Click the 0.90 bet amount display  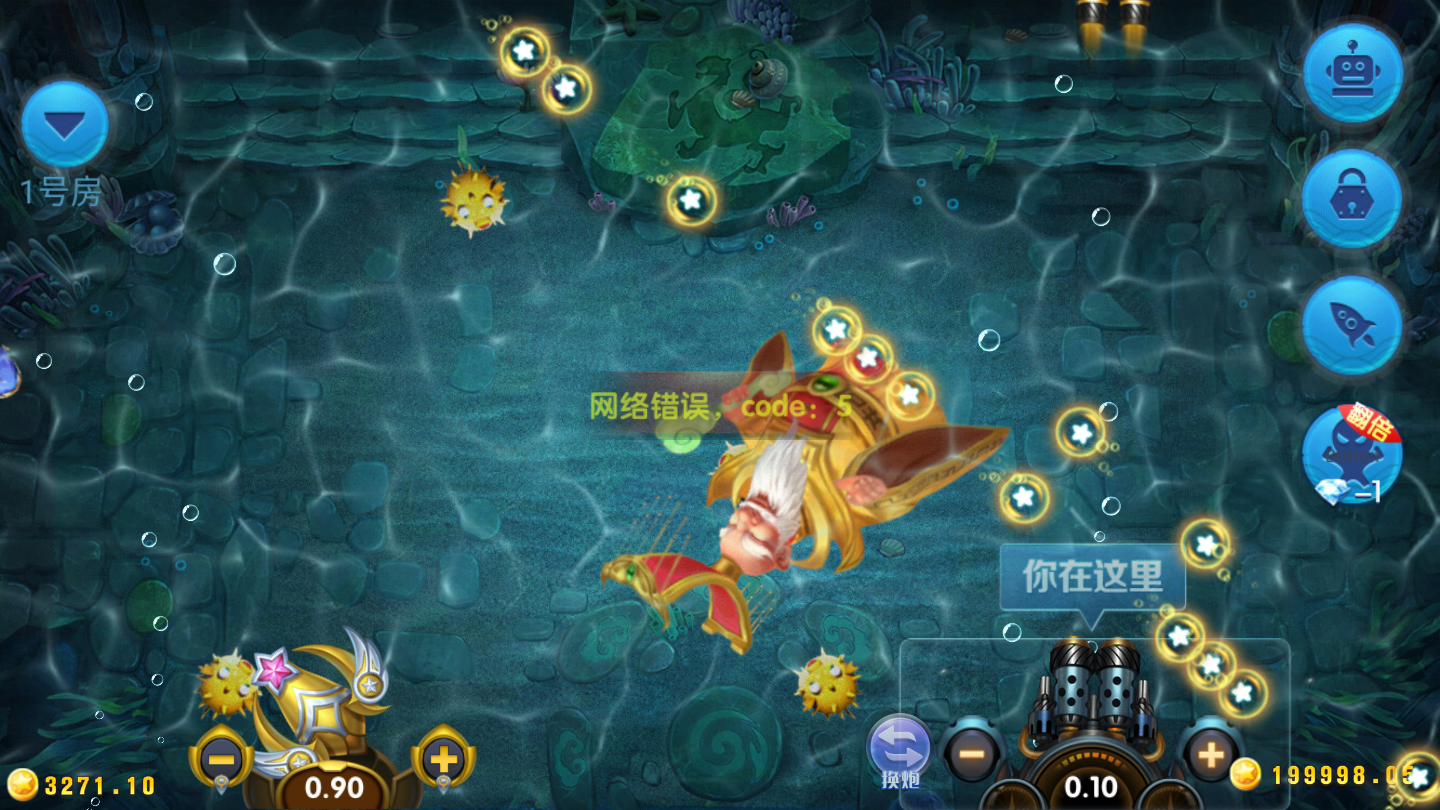[x=334, y=788]
